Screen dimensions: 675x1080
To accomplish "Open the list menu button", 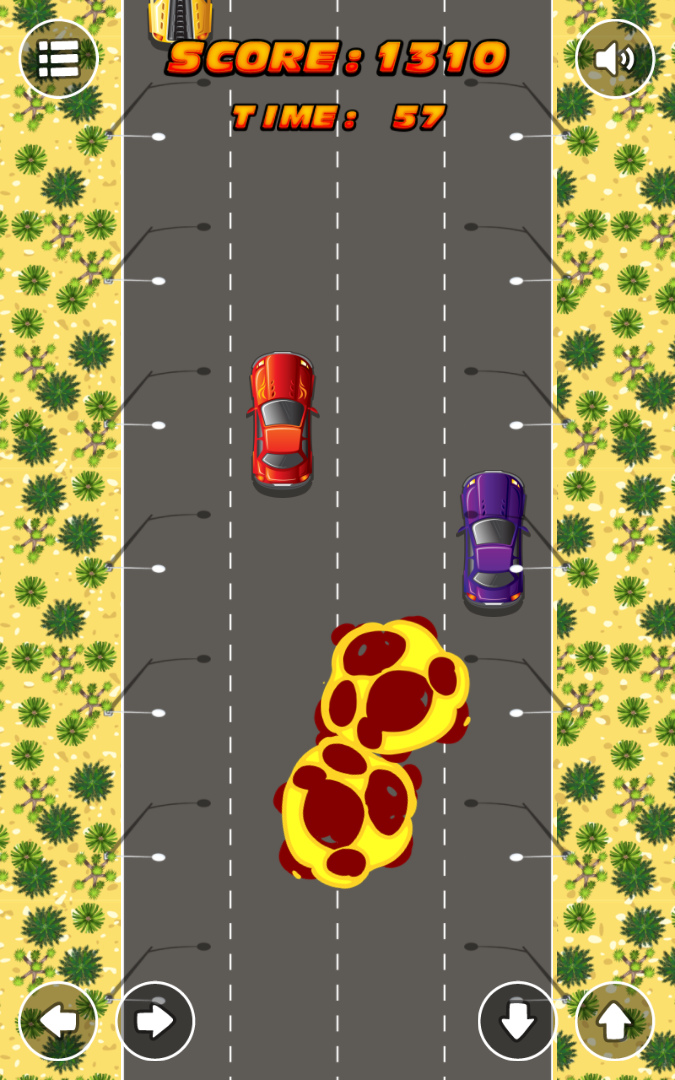I will coord(59,59).
